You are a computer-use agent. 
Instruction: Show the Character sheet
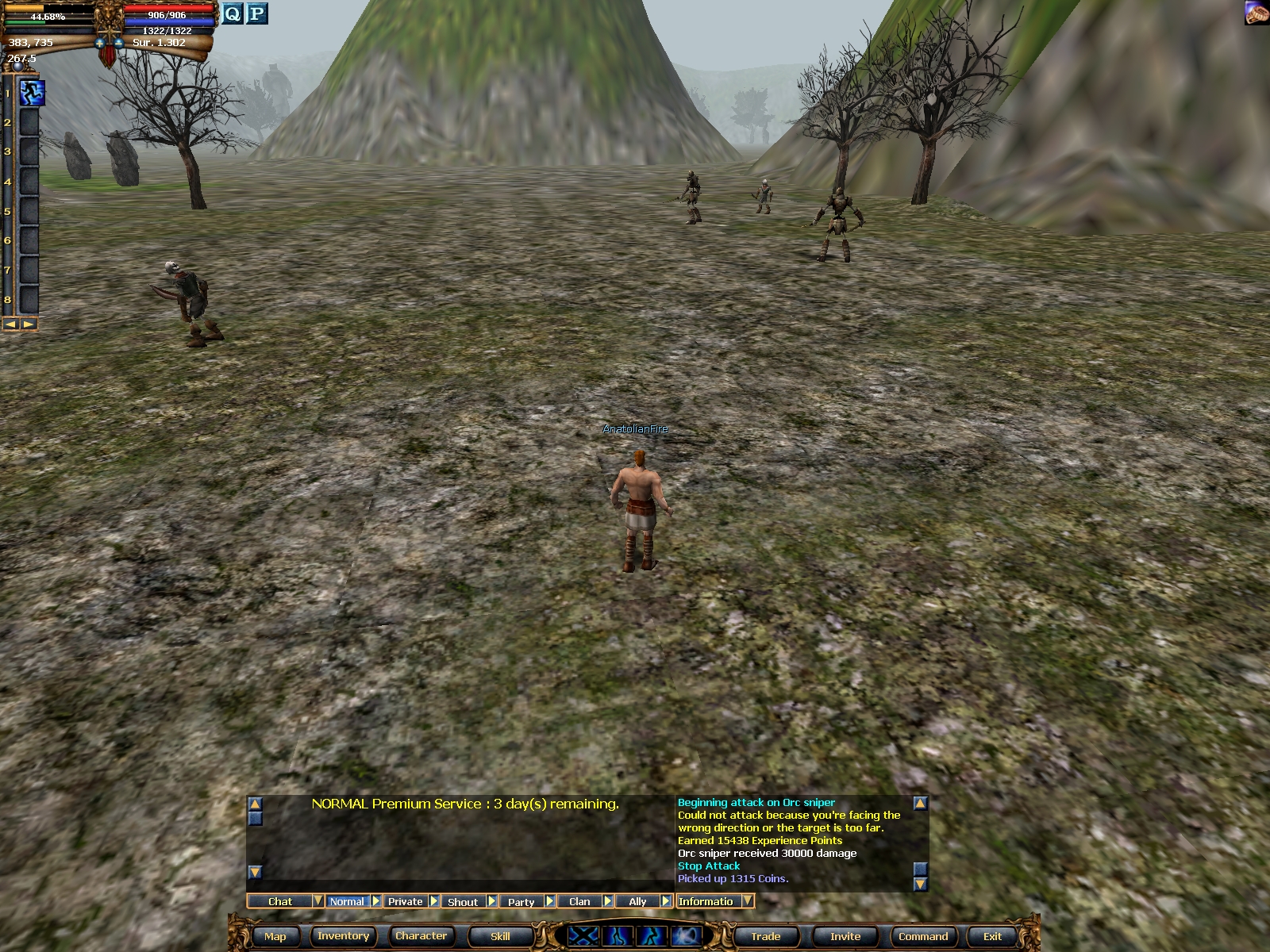[x=421, y=936]
